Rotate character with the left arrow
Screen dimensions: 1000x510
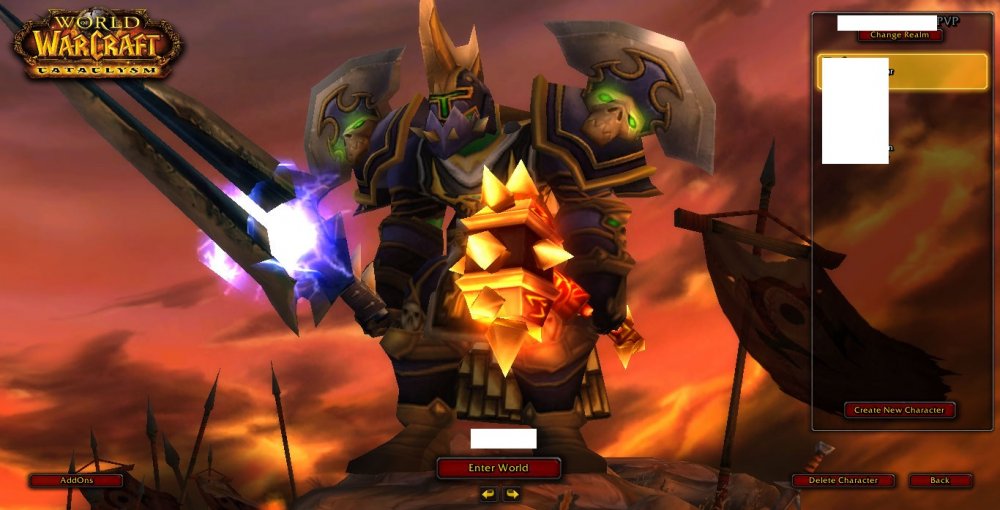(x=488, y=494)
